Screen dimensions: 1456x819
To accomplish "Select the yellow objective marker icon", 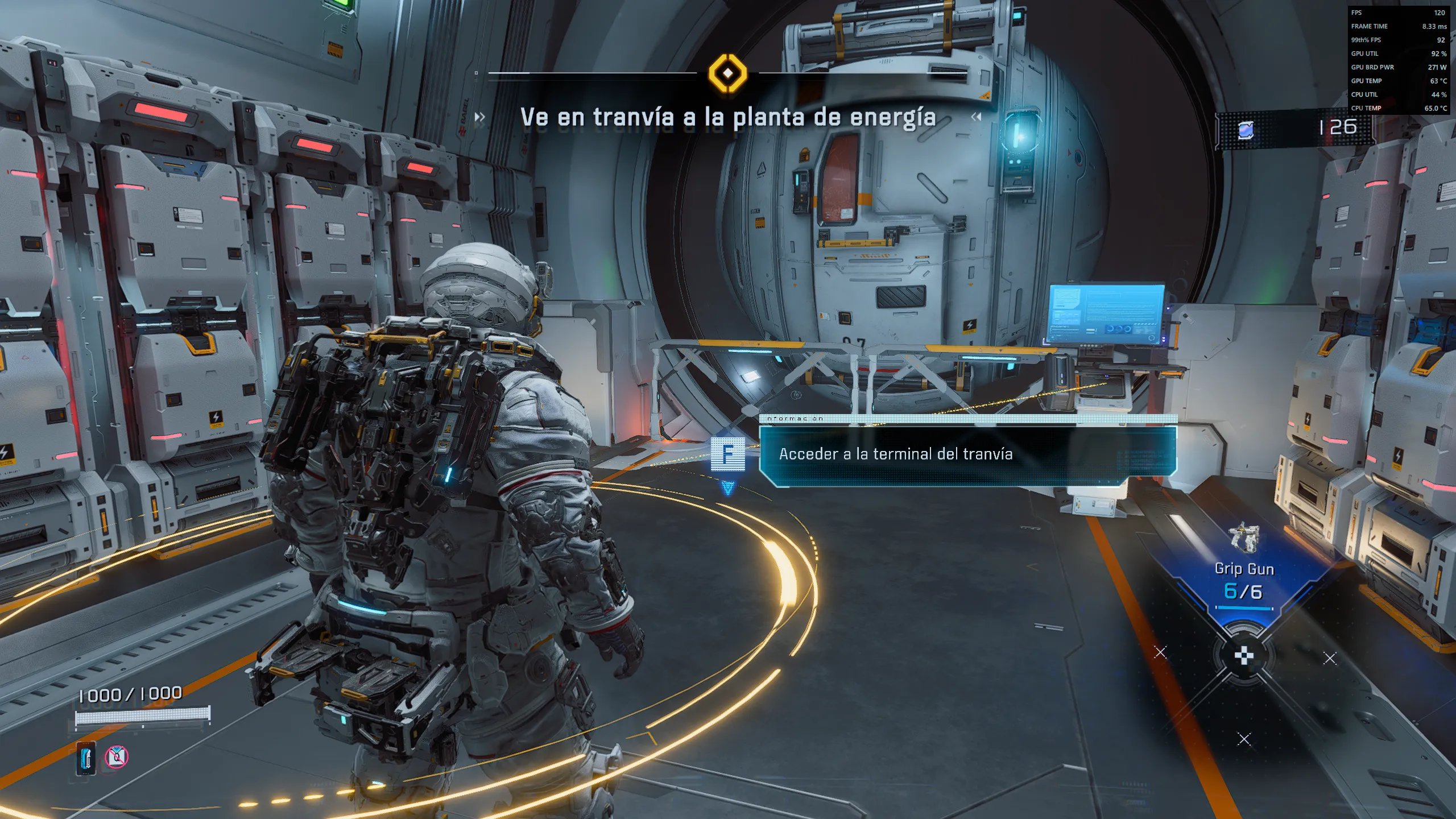I will pos(727,73).
